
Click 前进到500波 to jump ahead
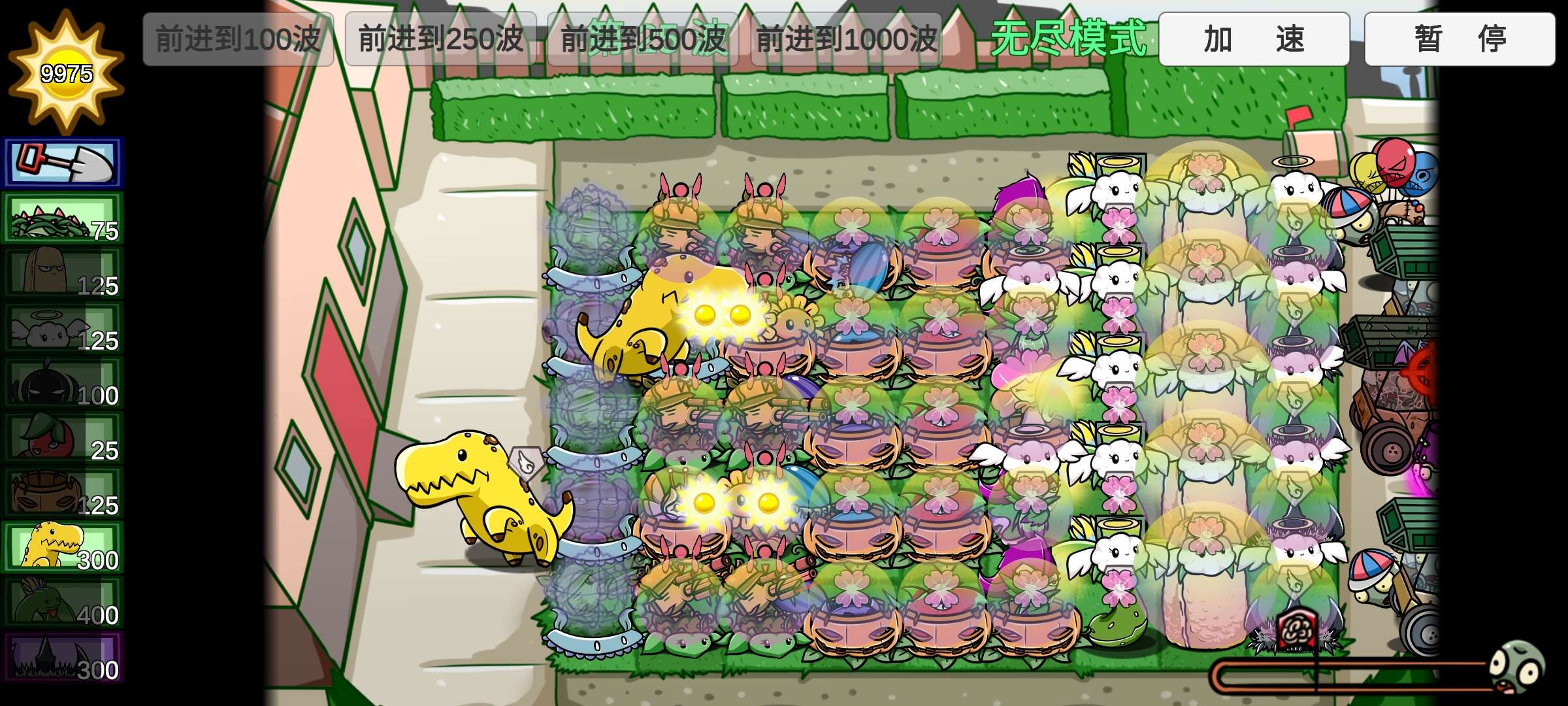point(644,39)
